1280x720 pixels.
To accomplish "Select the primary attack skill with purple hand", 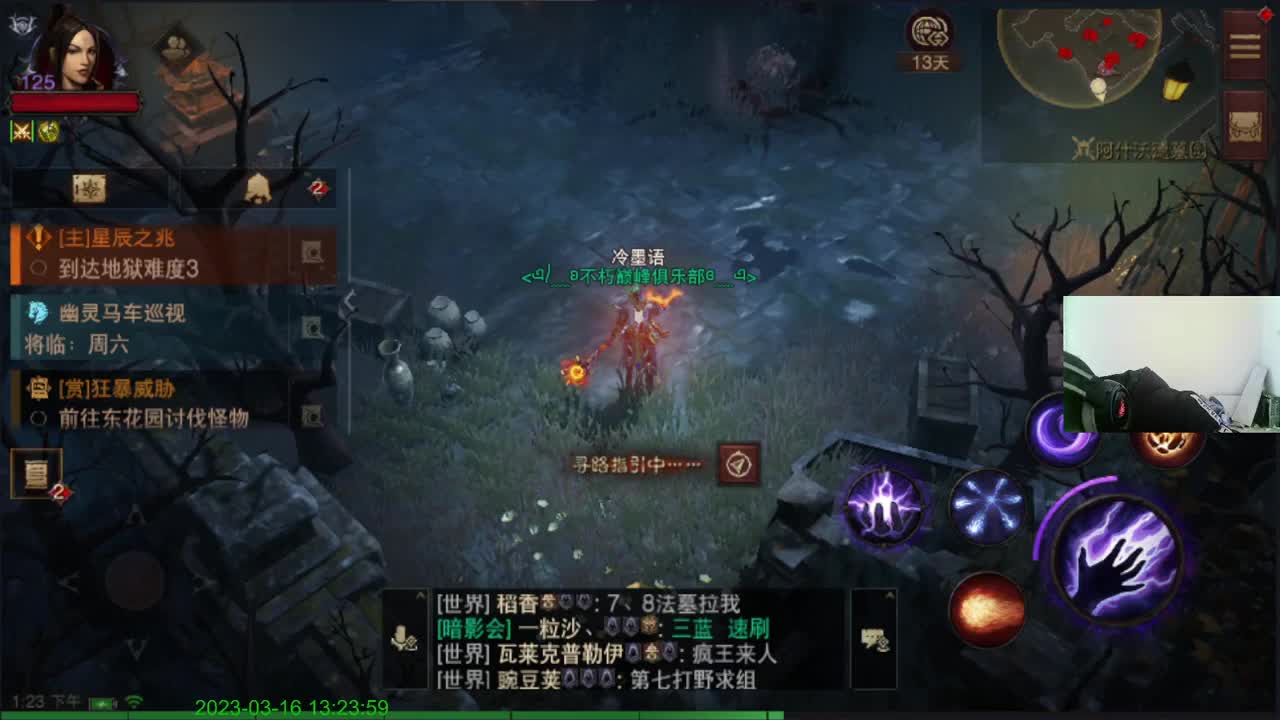I will pos(1118,560).
